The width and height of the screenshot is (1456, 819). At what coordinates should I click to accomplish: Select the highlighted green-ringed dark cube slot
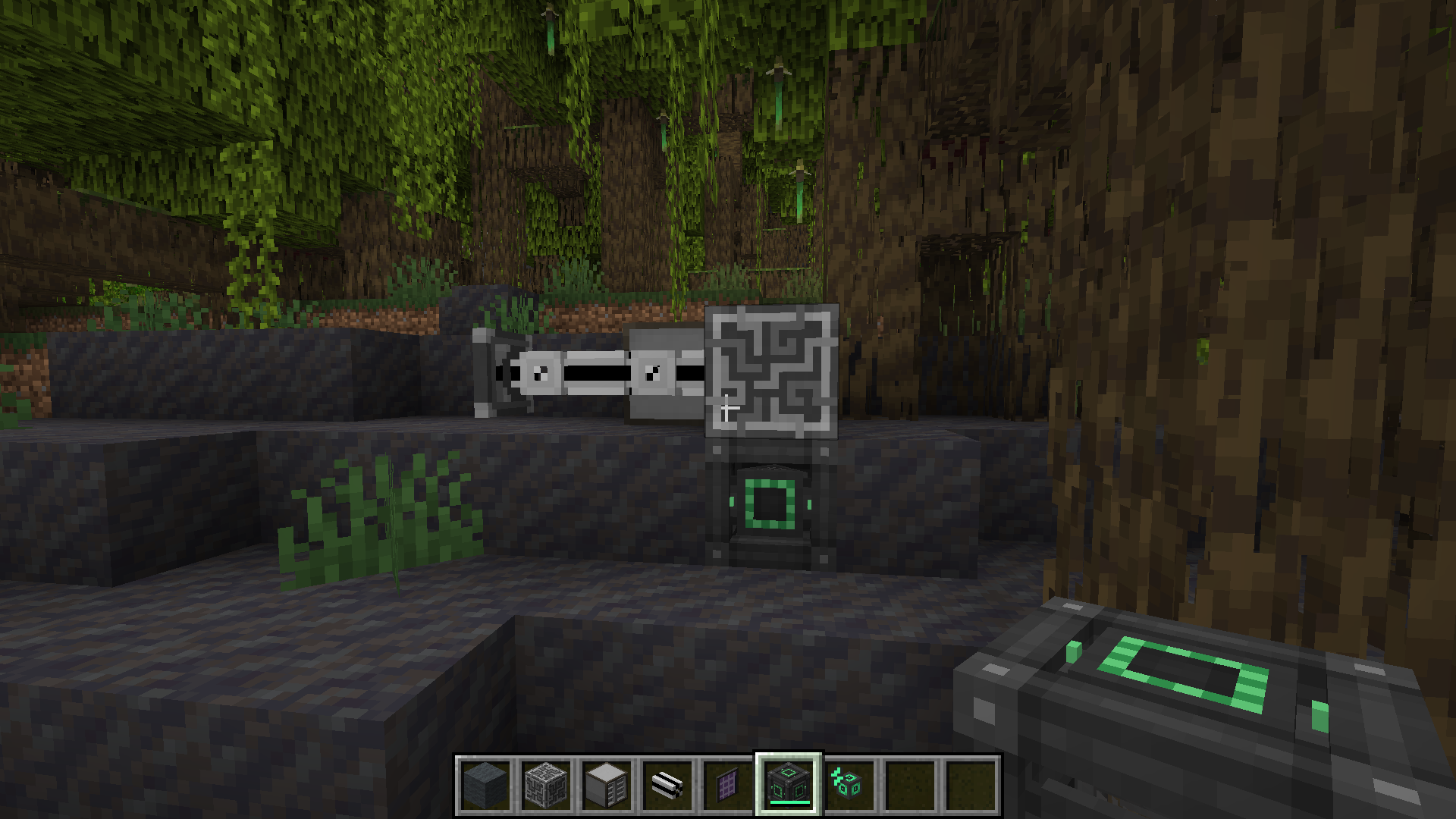[789, 785]
